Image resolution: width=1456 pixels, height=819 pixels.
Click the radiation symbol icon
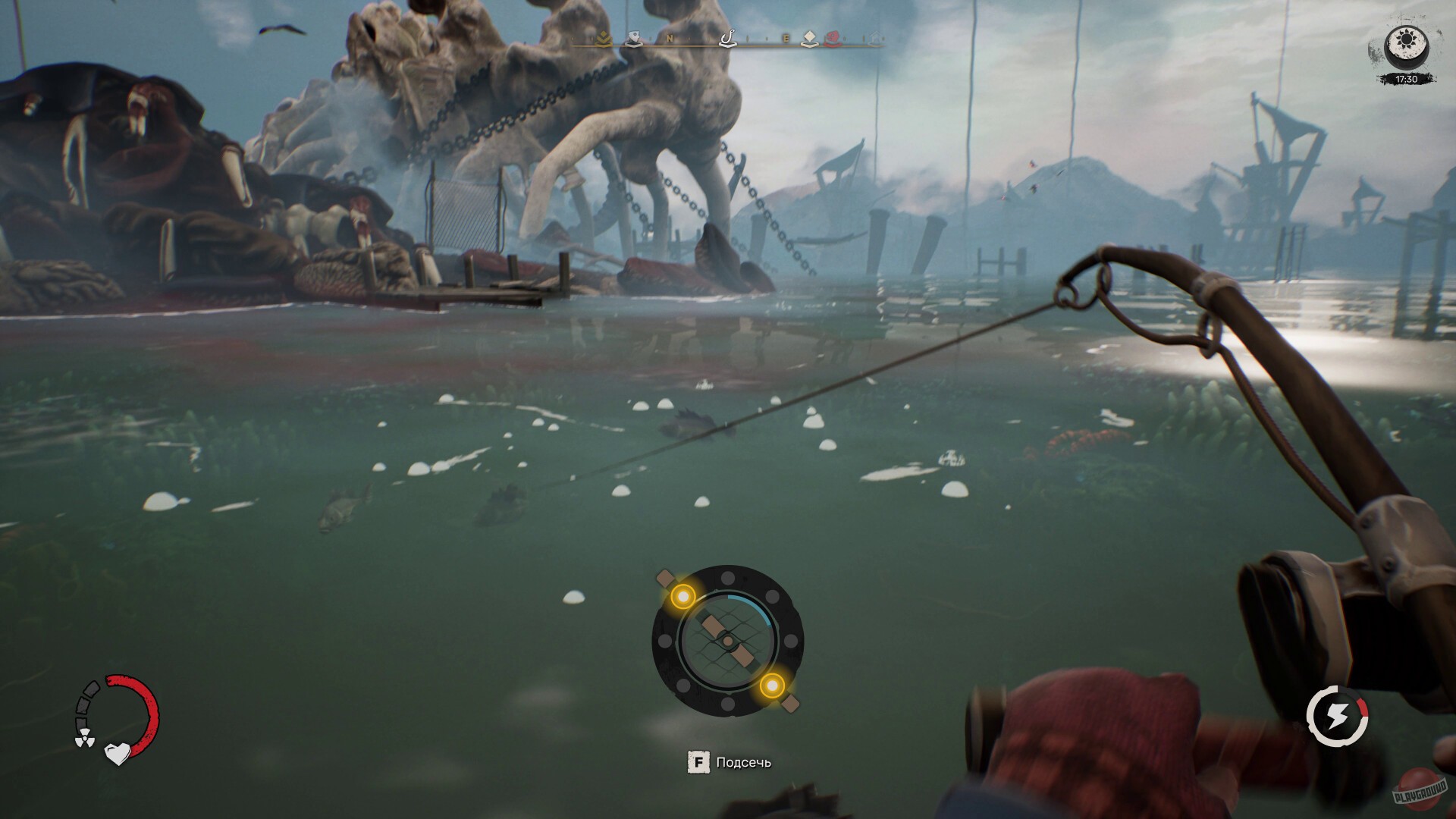coord(83,739)
